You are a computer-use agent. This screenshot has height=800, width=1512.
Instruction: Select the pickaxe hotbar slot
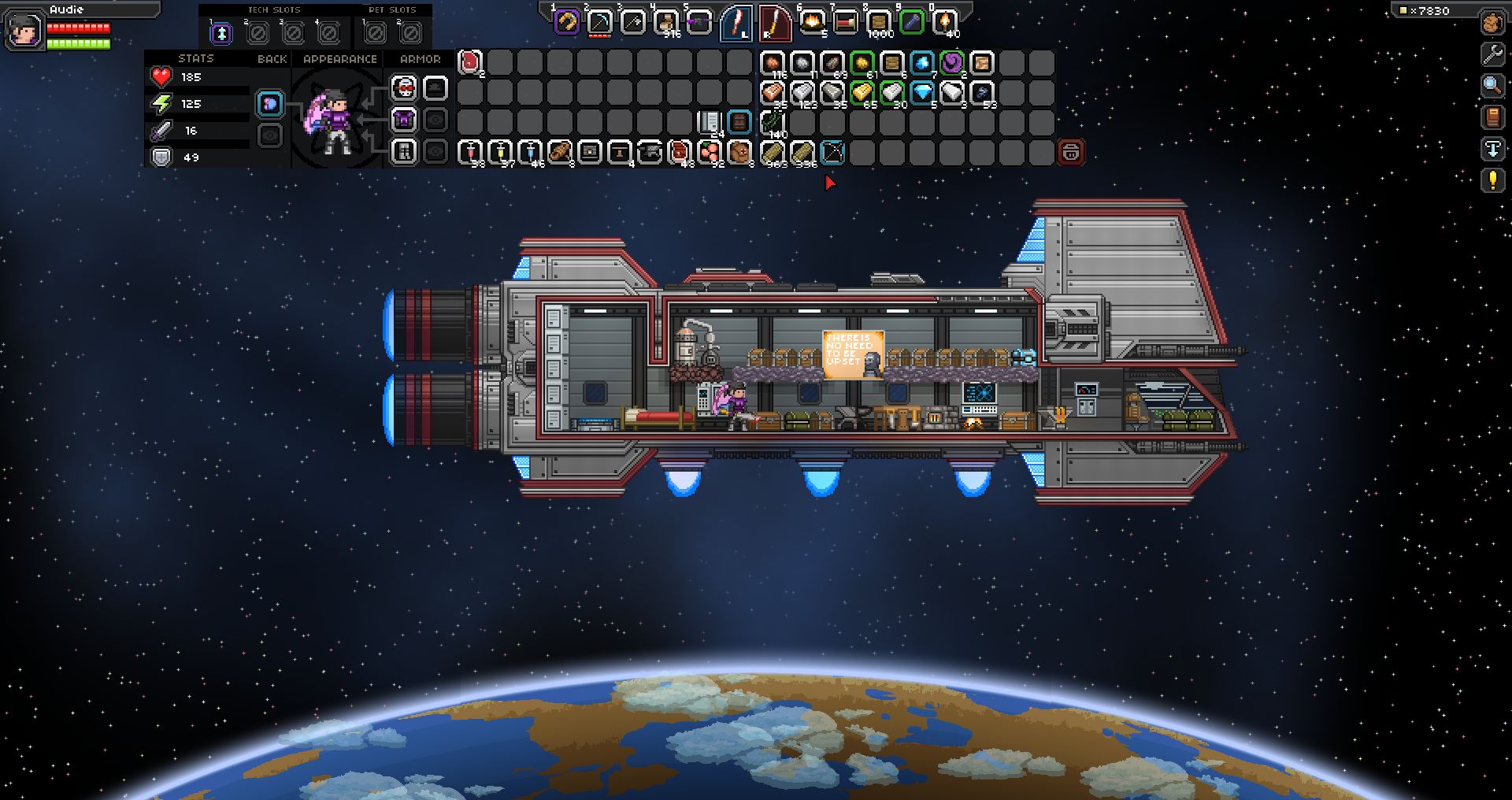(600, 22)
